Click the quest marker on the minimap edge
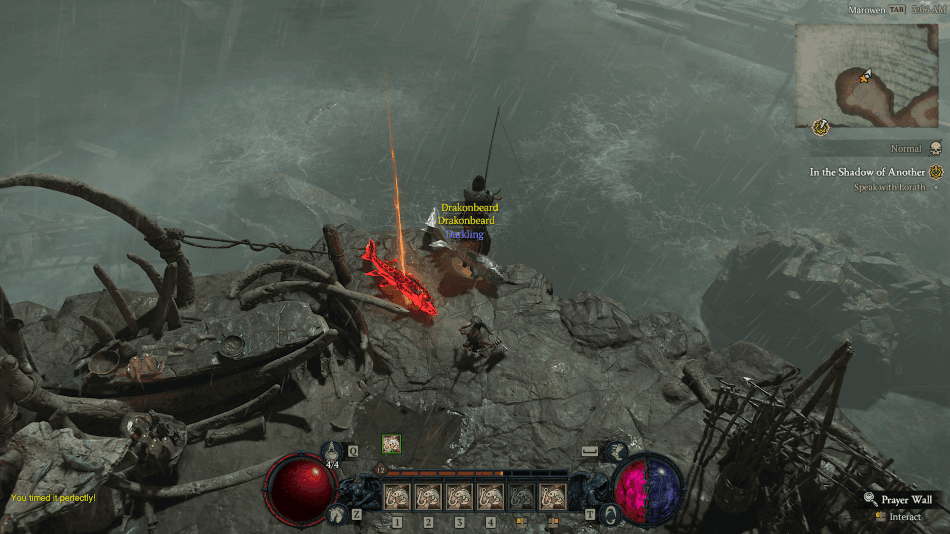Viewport: 950px width, 534px height. 821,126
